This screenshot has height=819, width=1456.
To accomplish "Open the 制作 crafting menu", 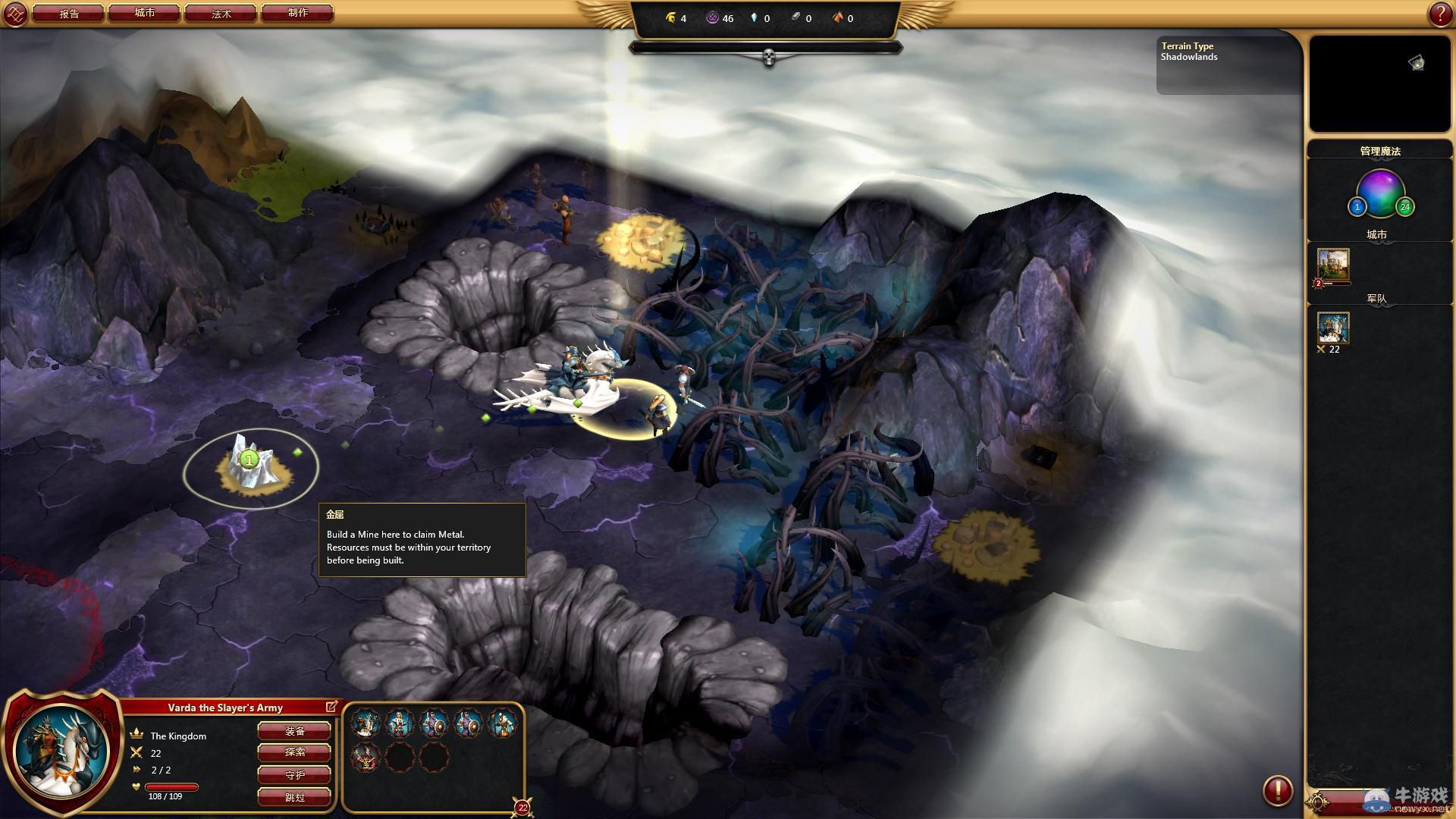I will pos(297,13).
